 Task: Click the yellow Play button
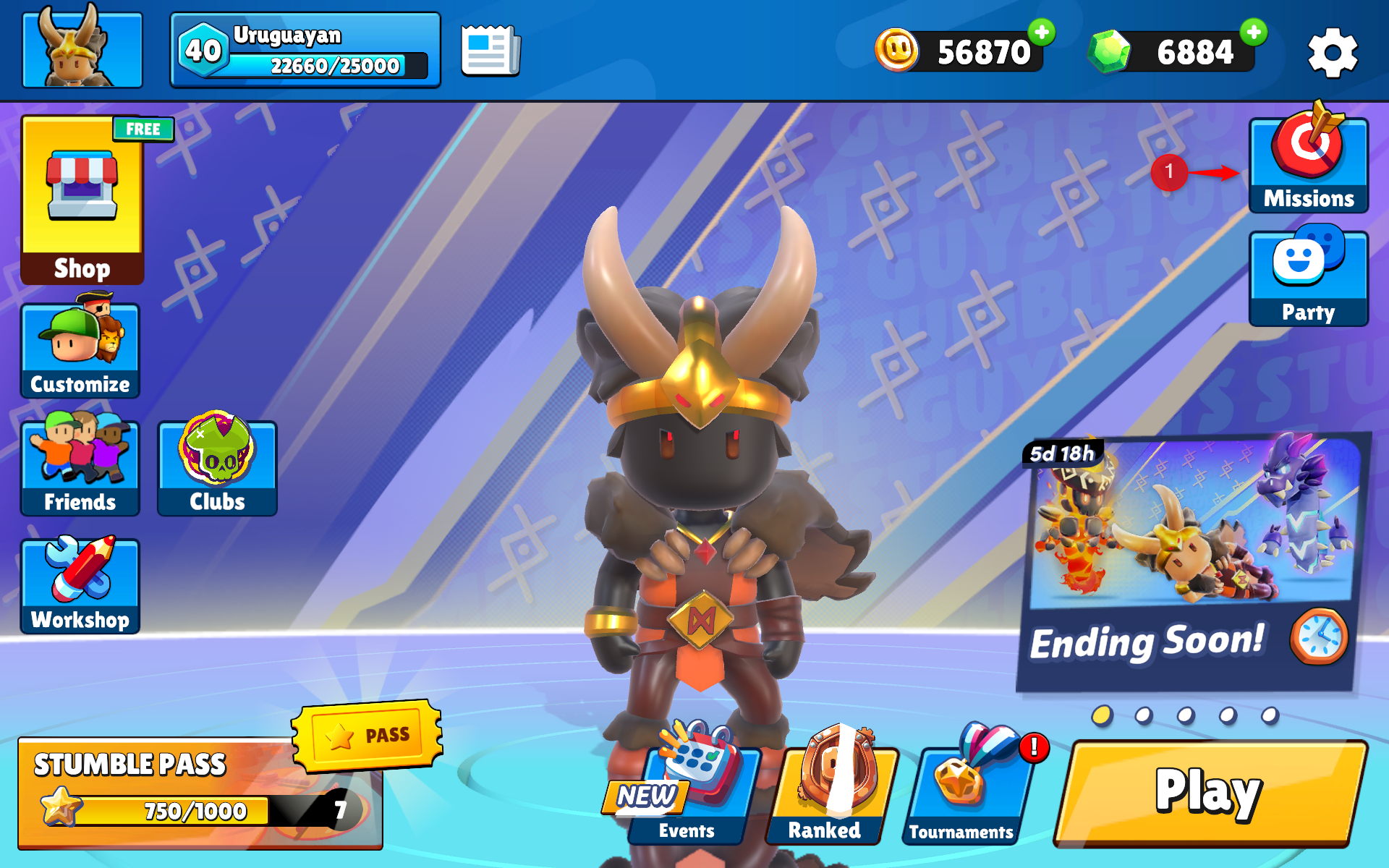click(x=1209, y=793)
